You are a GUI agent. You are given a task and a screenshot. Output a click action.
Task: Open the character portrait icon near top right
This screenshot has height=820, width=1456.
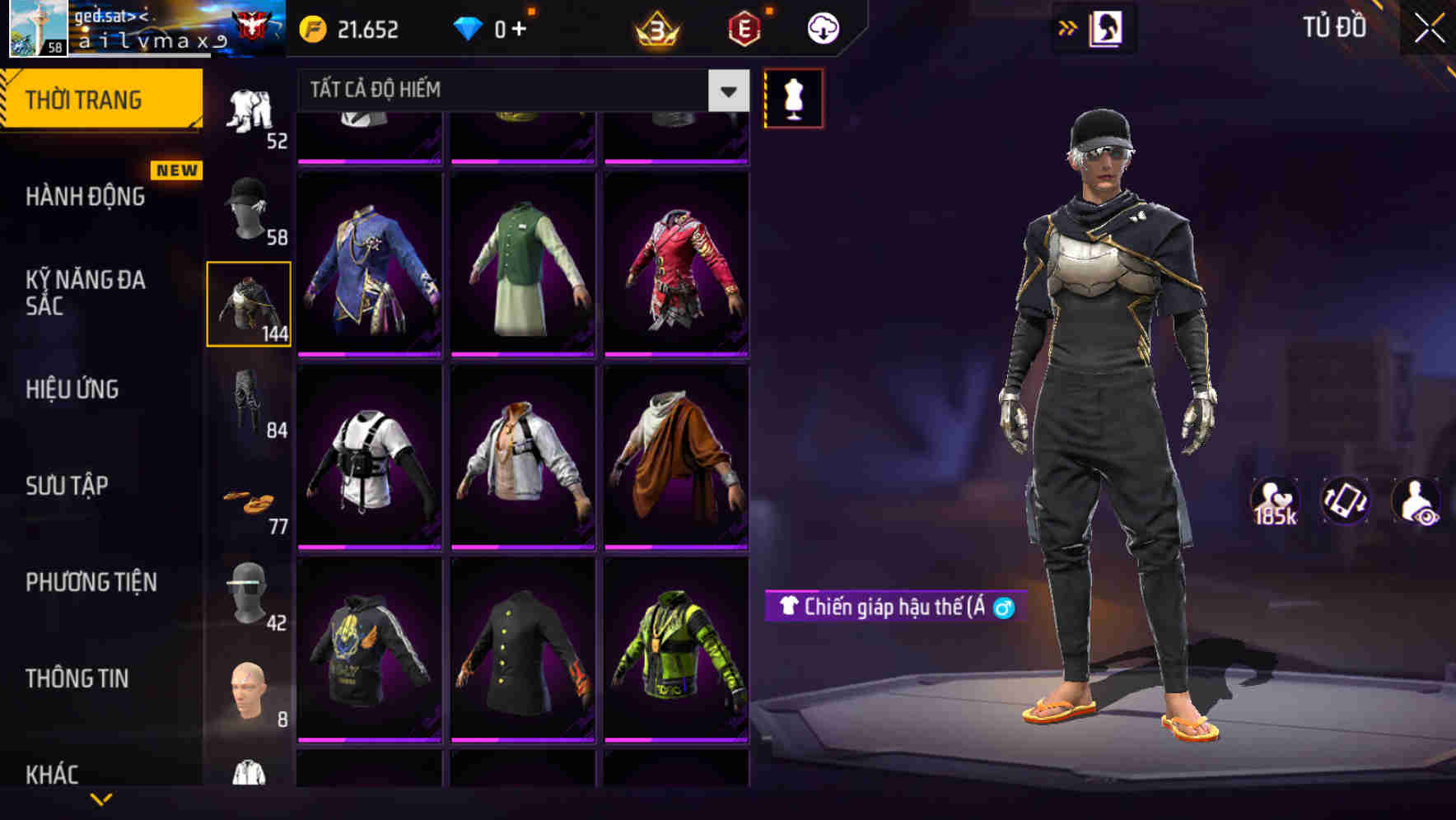pyautogui.click(x=1108, y=29)
